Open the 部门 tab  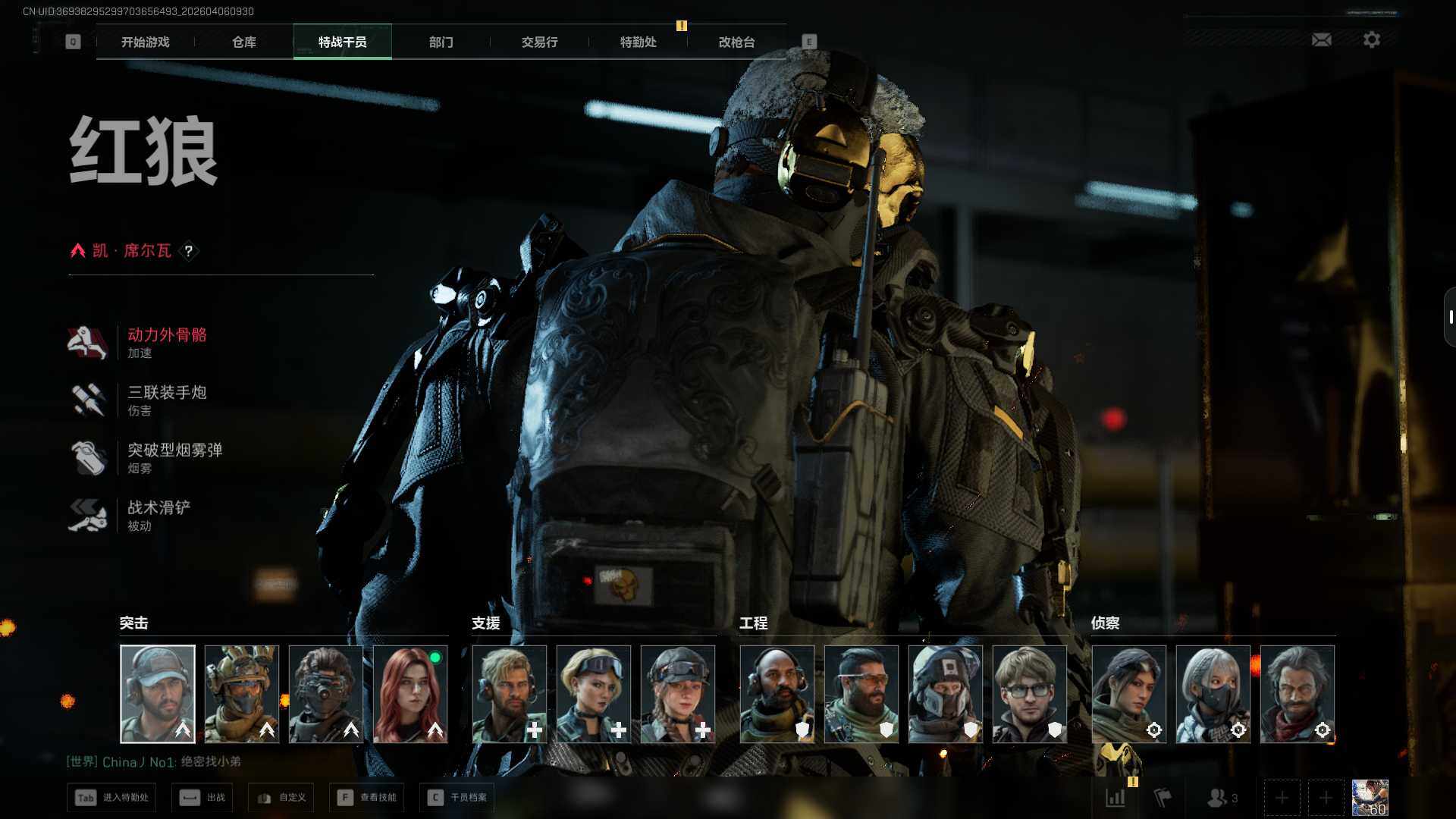(441, 42)
